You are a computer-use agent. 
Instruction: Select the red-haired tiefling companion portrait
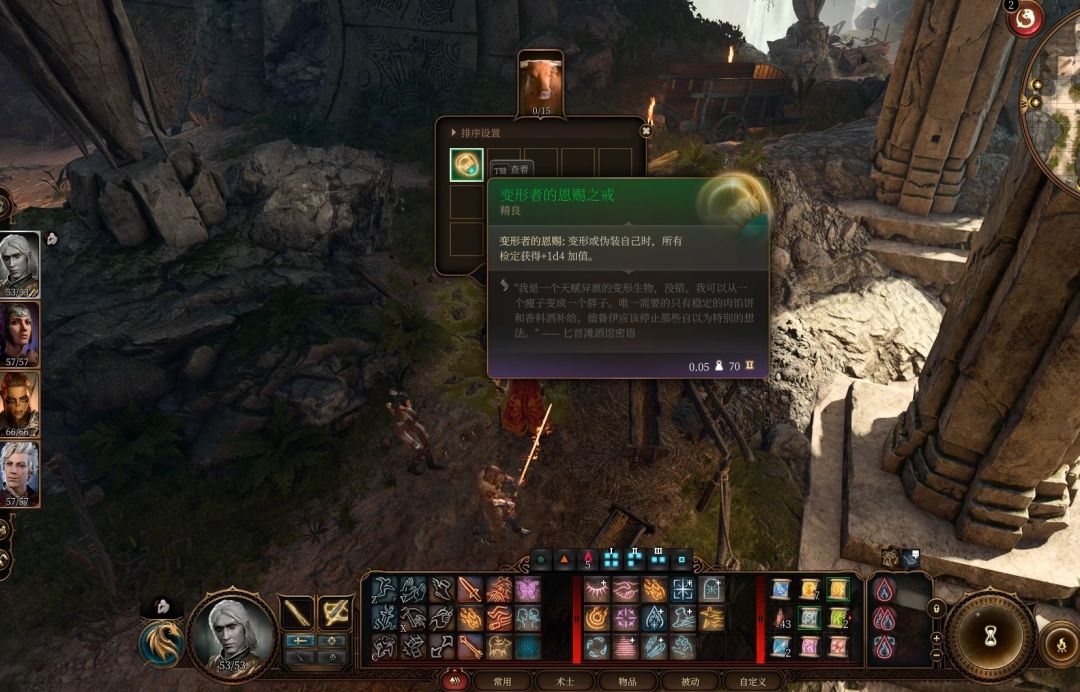click(19, 402)
